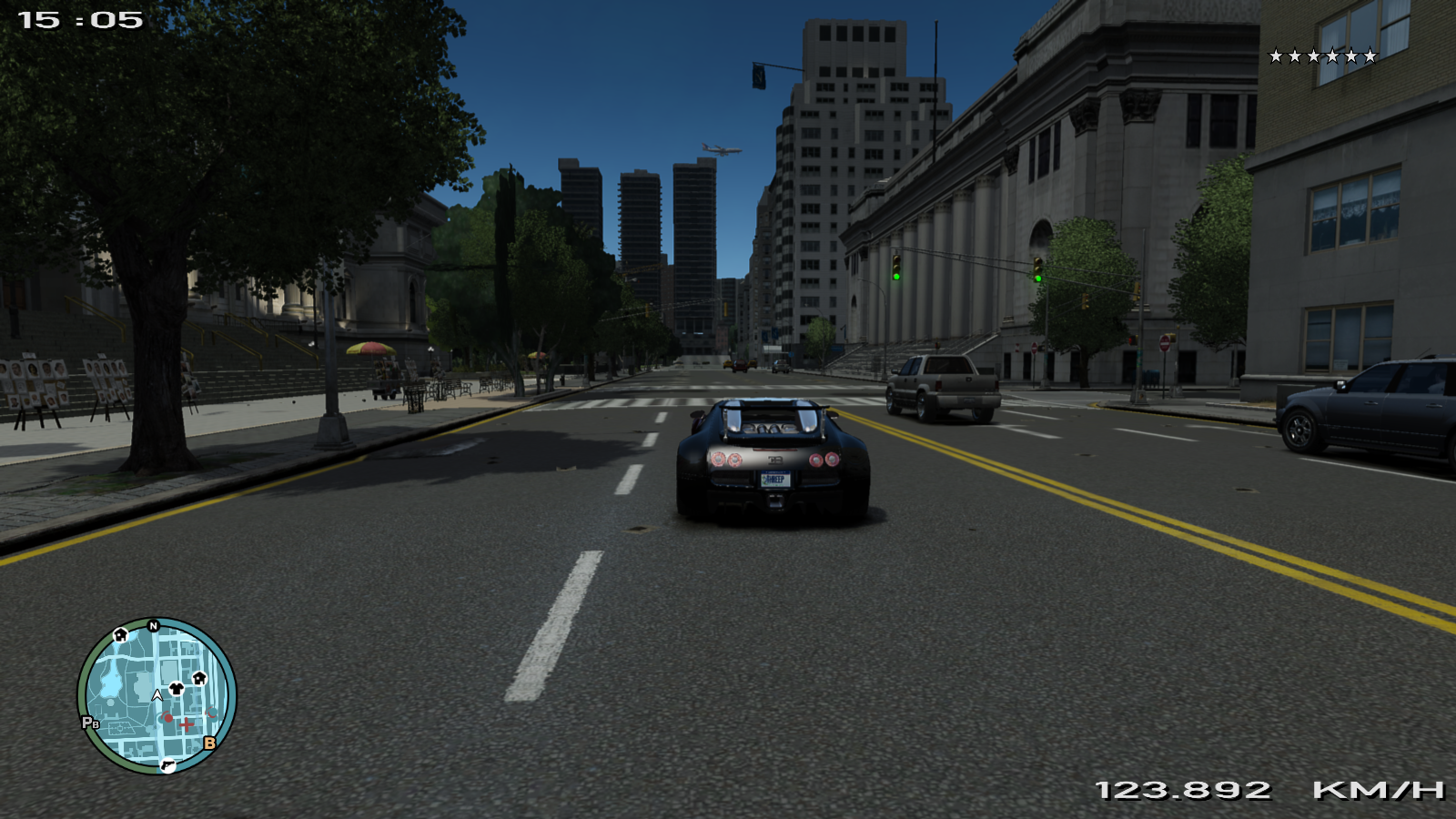Select the gun shop icon on the radar
Image resolution: width=1456 pixels, height=819 pixels.
(167, 766)
